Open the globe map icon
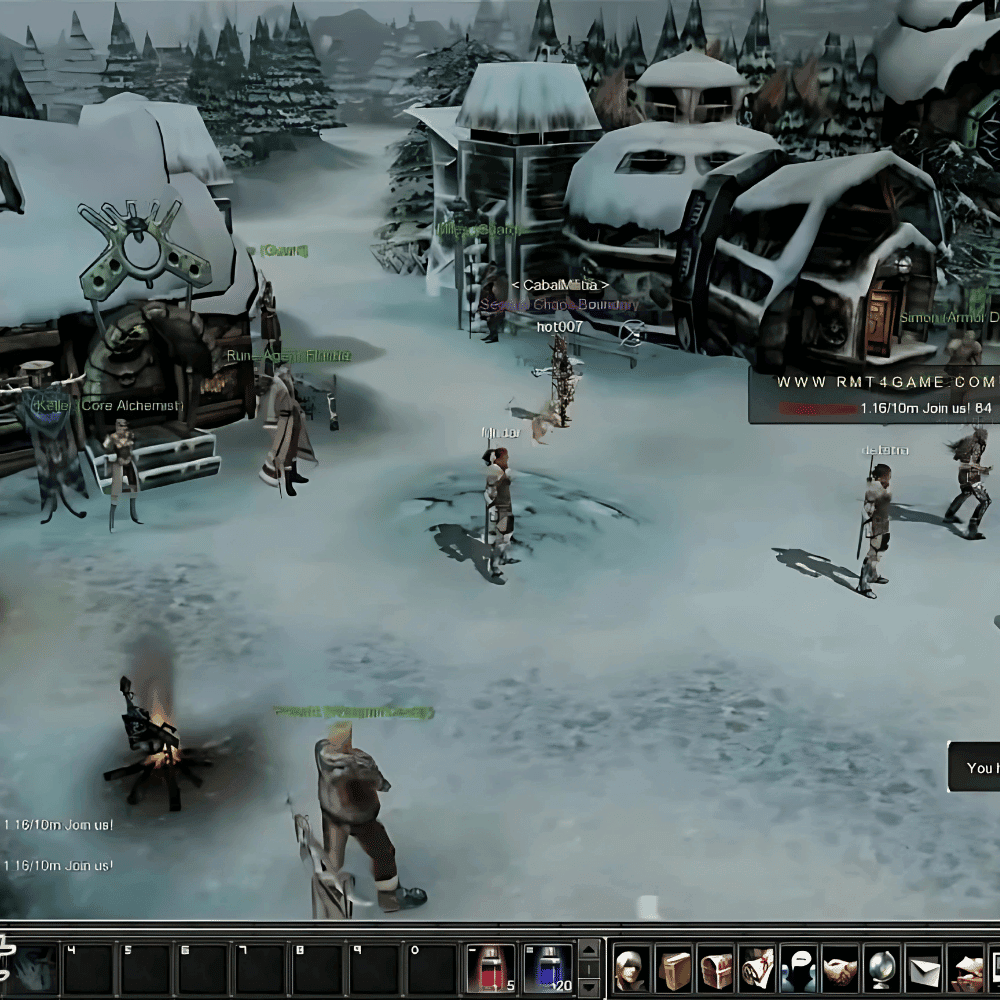The image size is (1000, 1000). (882, 969)
